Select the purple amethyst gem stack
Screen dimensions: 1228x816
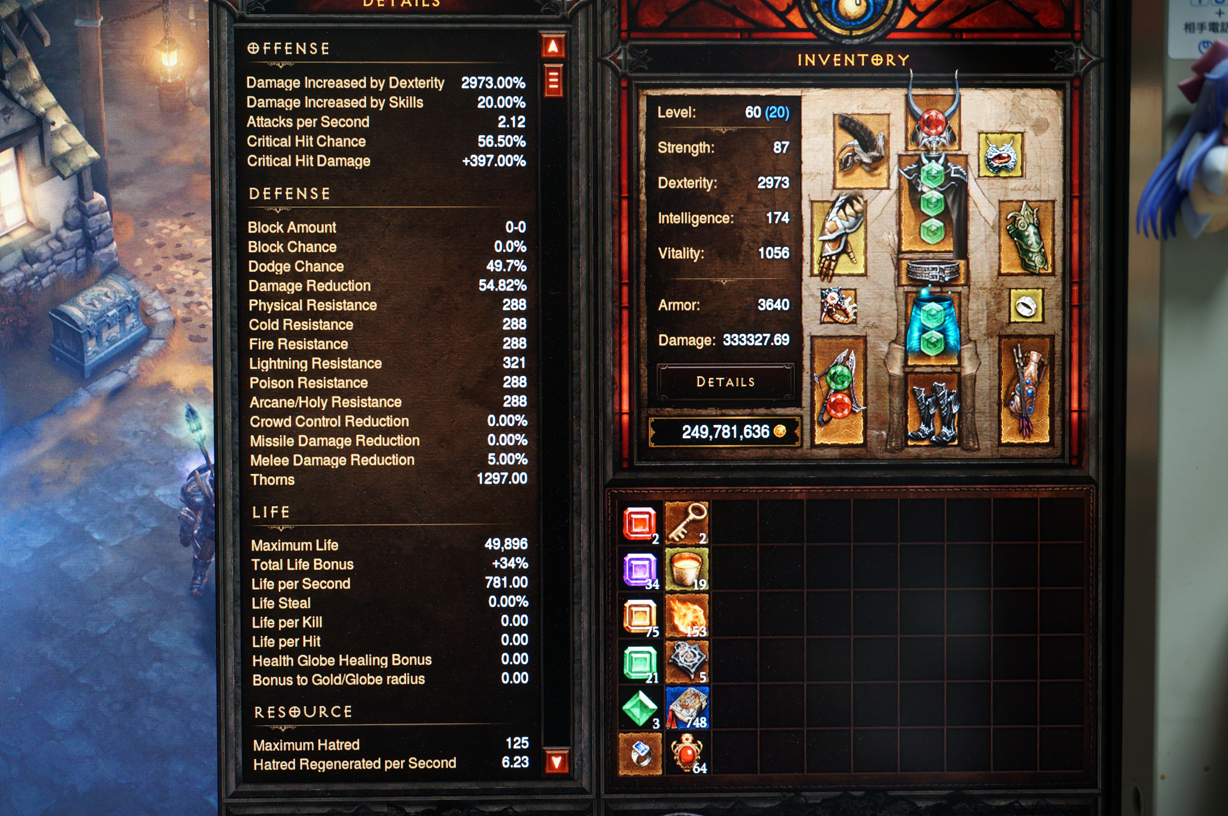click(640, 570)
